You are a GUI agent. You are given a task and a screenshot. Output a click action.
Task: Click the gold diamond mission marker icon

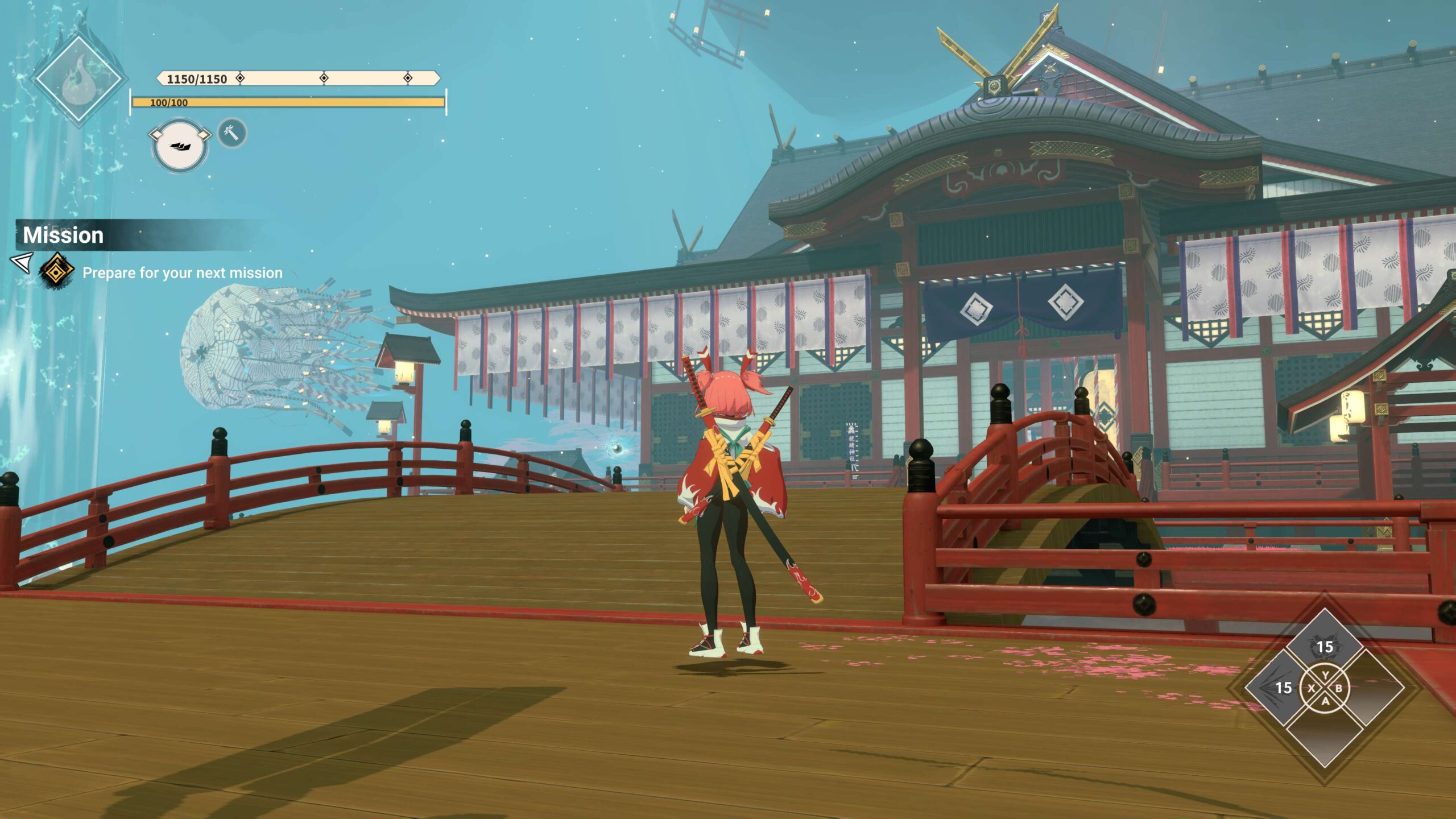point(56,272)
